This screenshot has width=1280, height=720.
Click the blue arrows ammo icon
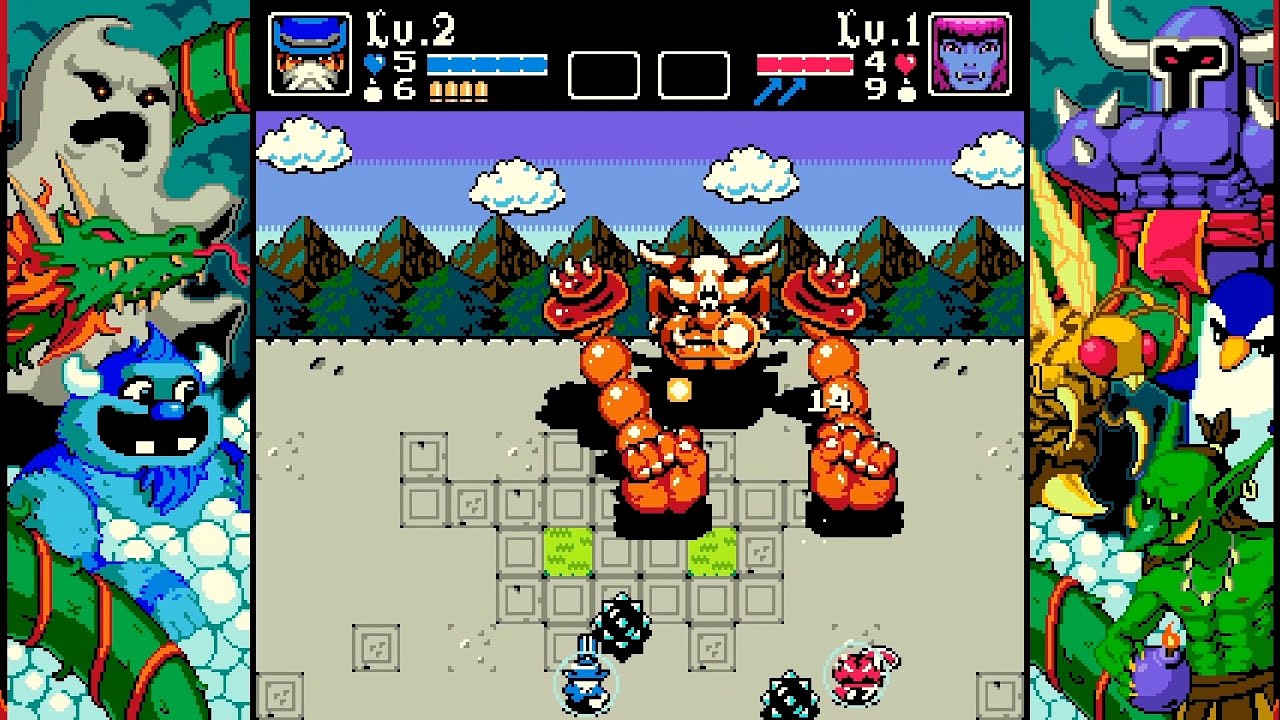pos(781,91)
